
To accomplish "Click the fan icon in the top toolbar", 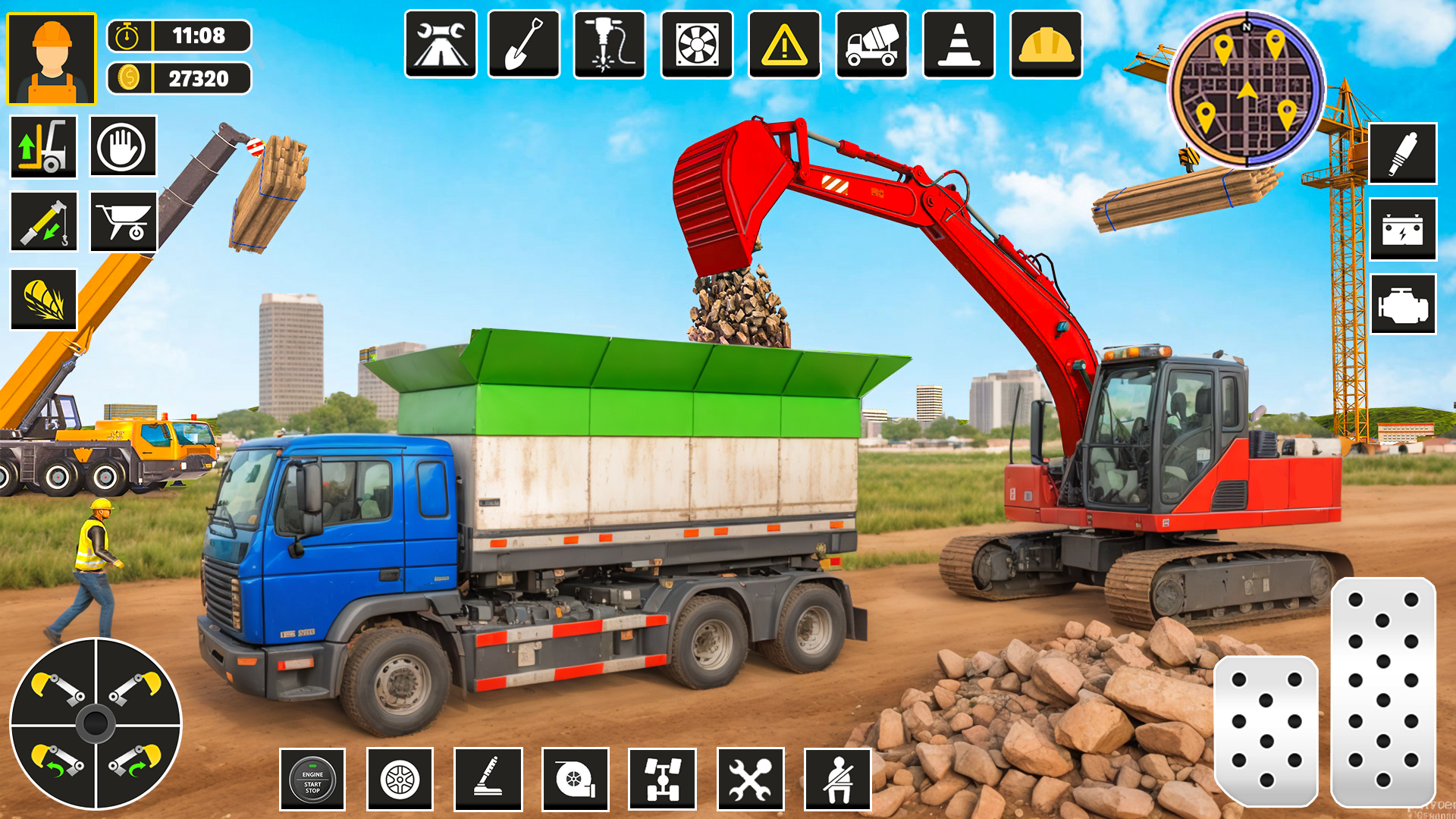I will tap(698, 45).
